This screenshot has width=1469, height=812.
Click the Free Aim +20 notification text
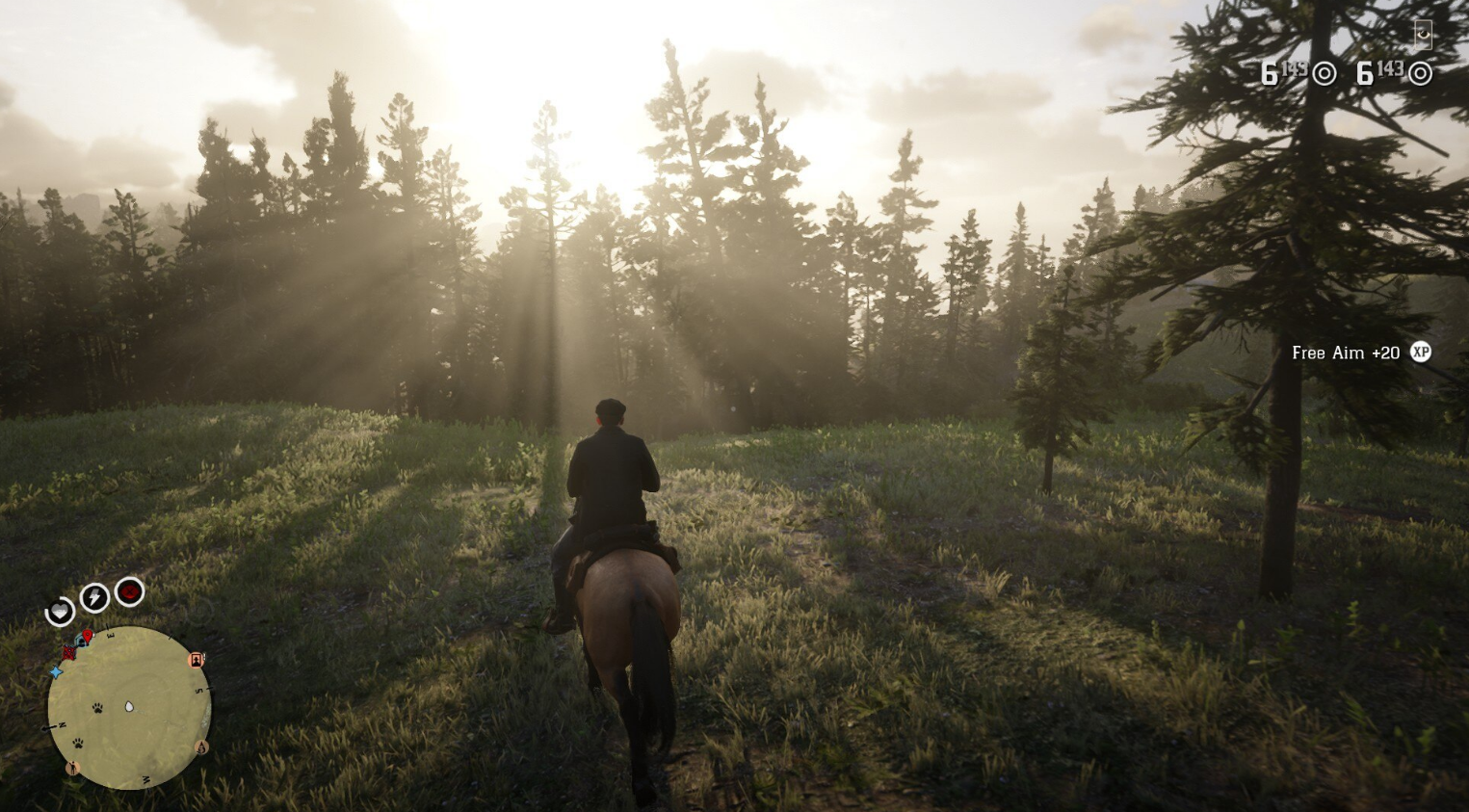(x=1346, y=353)
